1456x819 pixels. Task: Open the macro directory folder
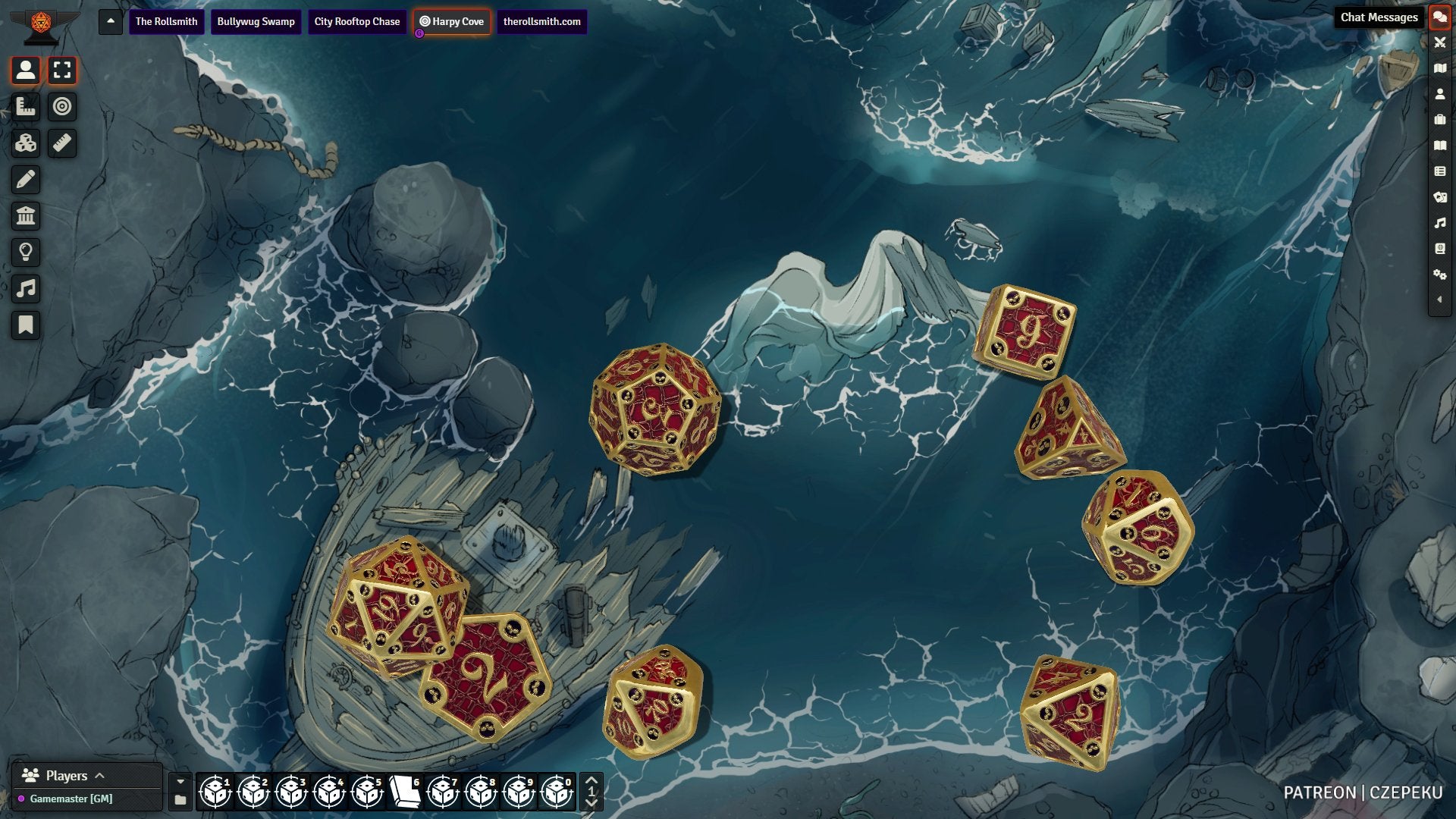coord(180,800)
